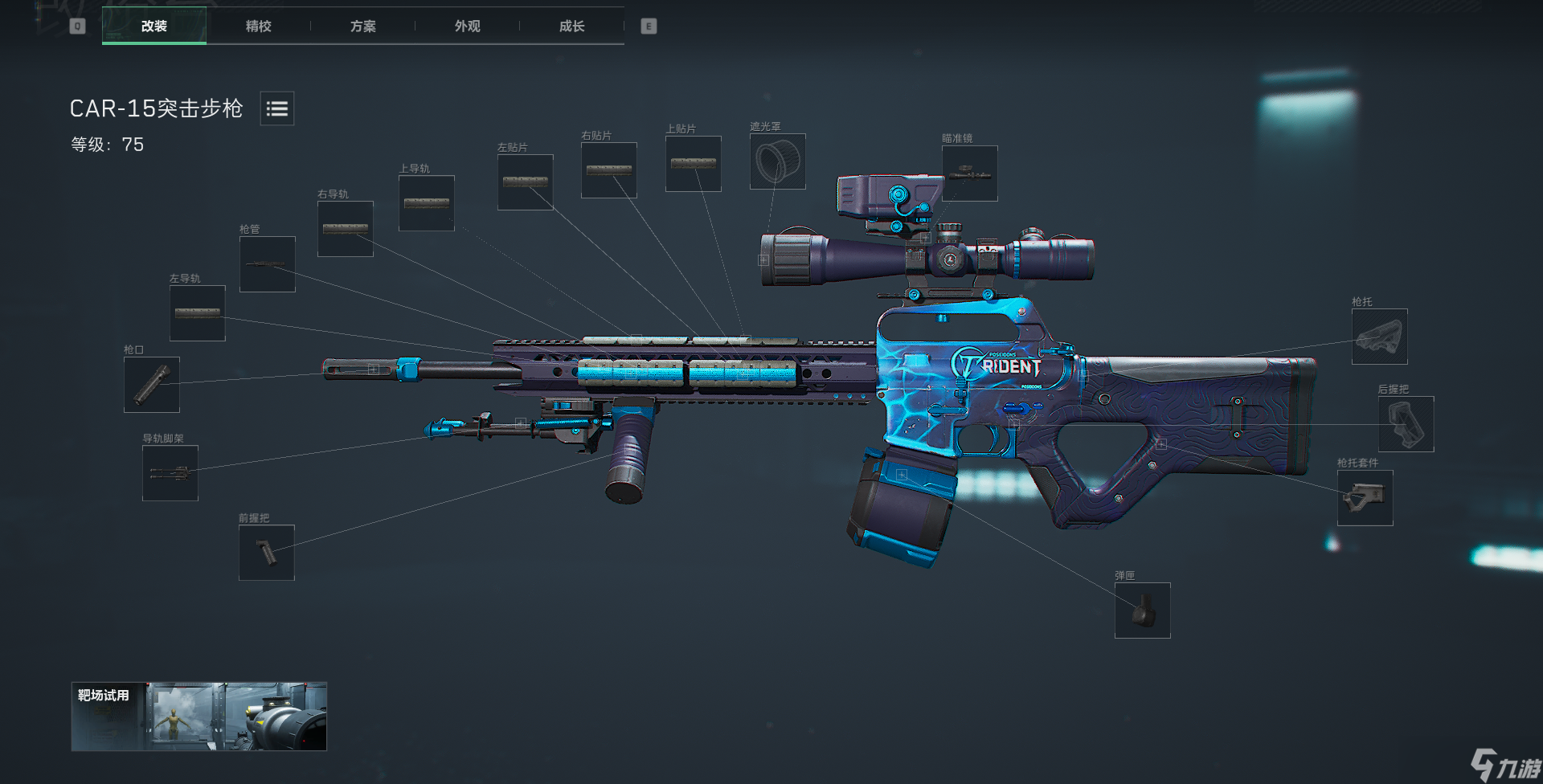Open the 精校 tab
The height and width of the screenshot is (784, 1543).
pos(259,26)
